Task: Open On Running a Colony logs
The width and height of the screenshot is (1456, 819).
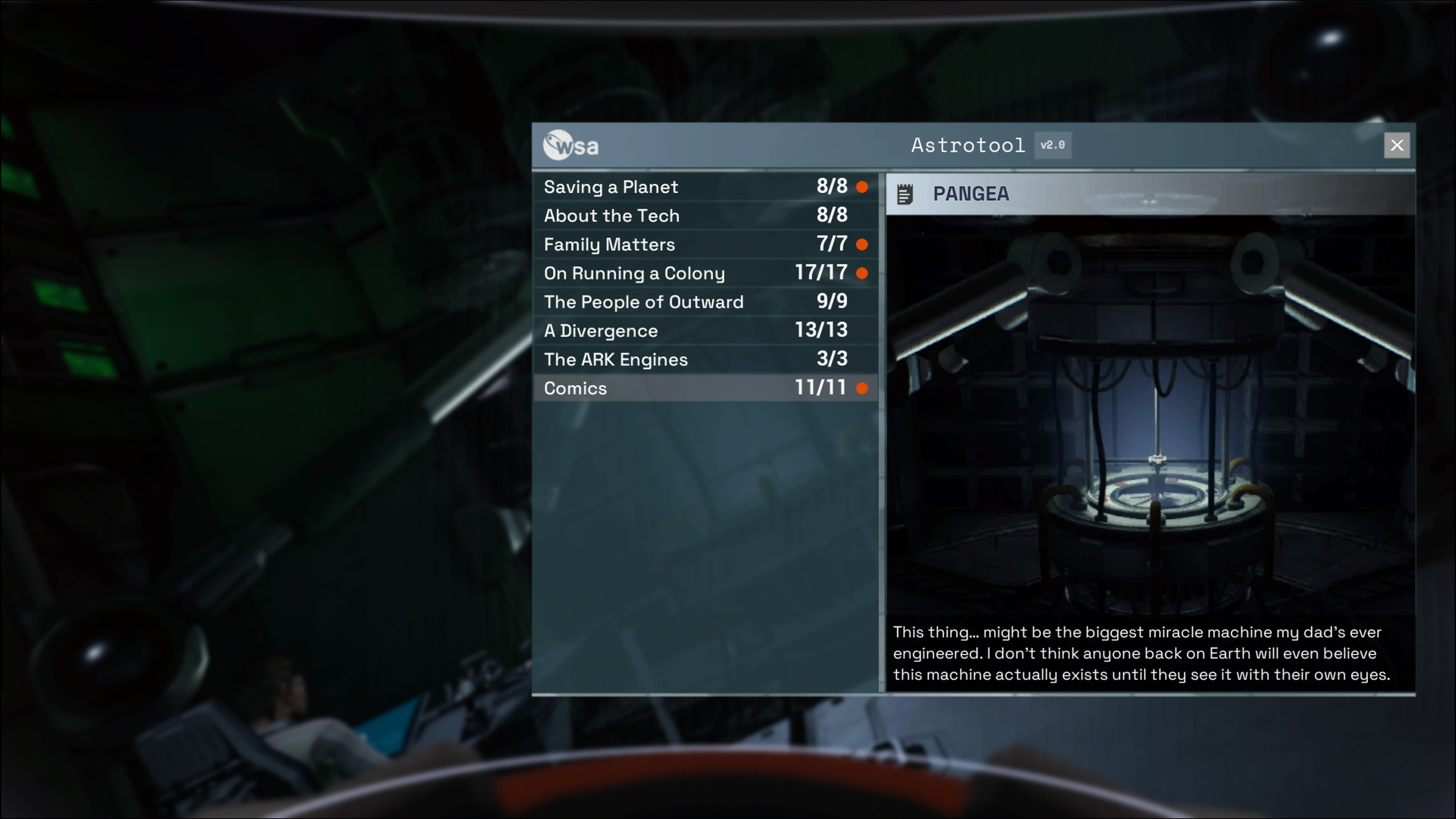Action: [705, 273]
